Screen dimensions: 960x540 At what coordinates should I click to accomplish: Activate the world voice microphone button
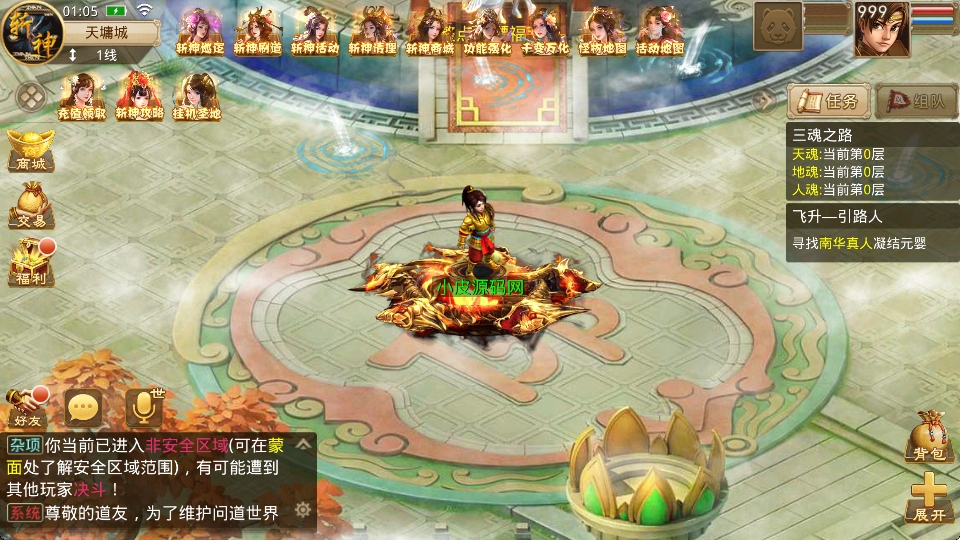(x=144, y=408)
